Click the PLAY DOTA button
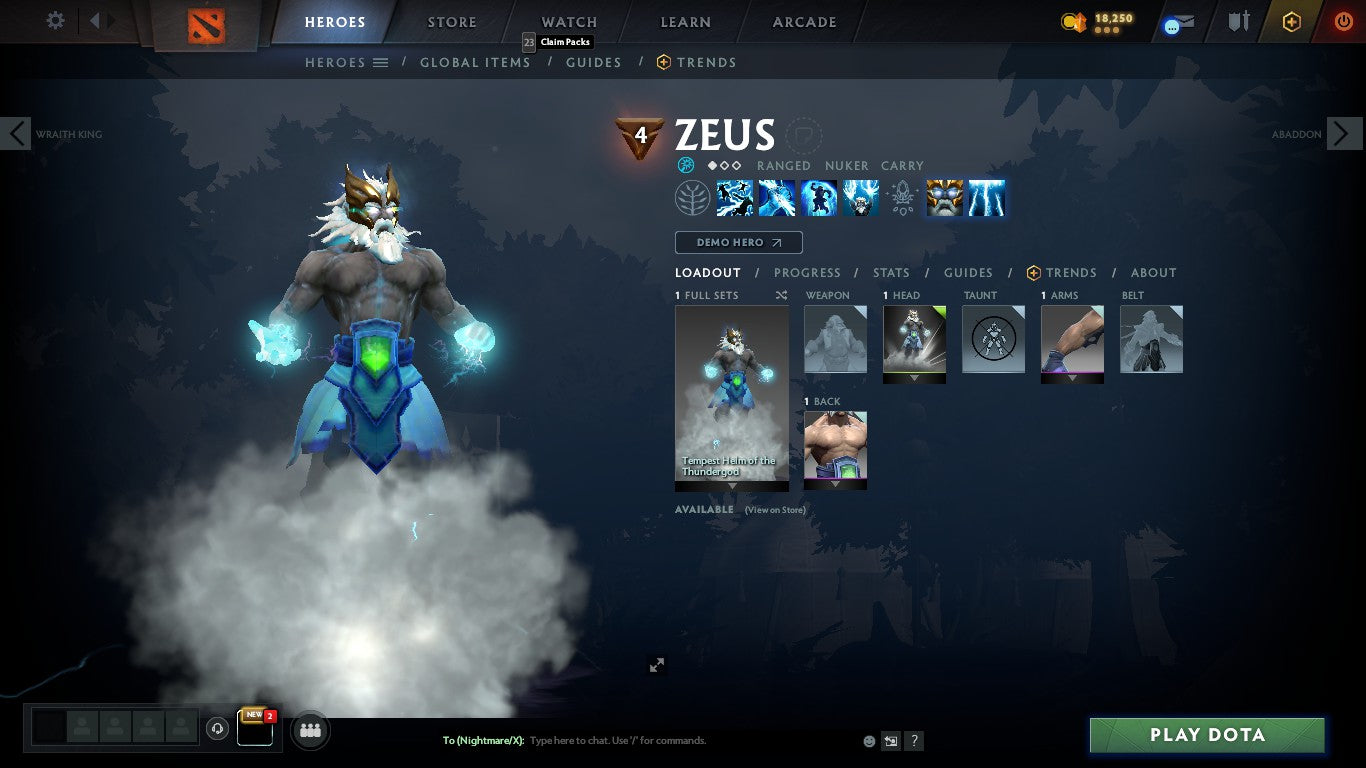The height and width of the screenshot is (768, 1366). pos(1207,735)
